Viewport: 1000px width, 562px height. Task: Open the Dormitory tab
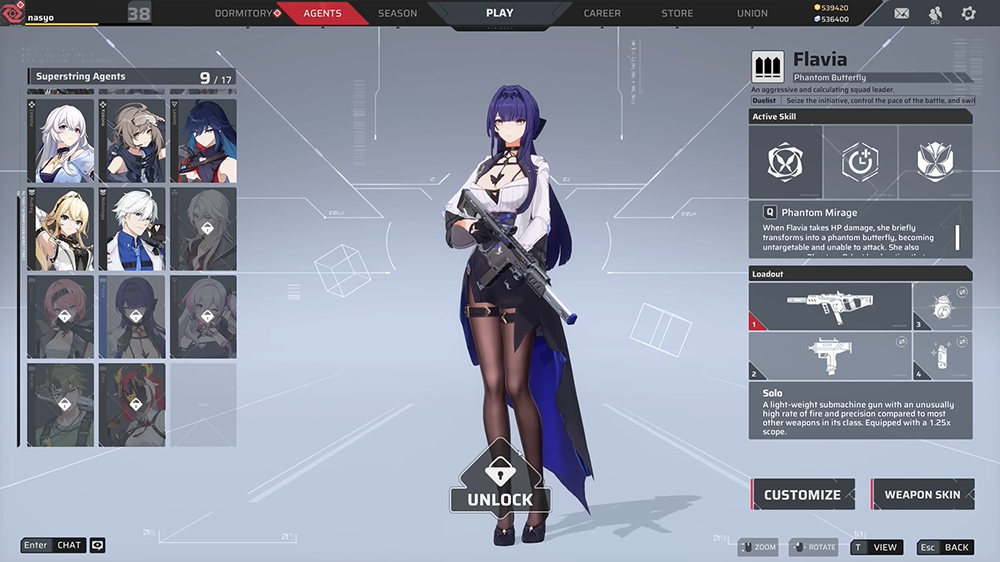tap(245, 13)
